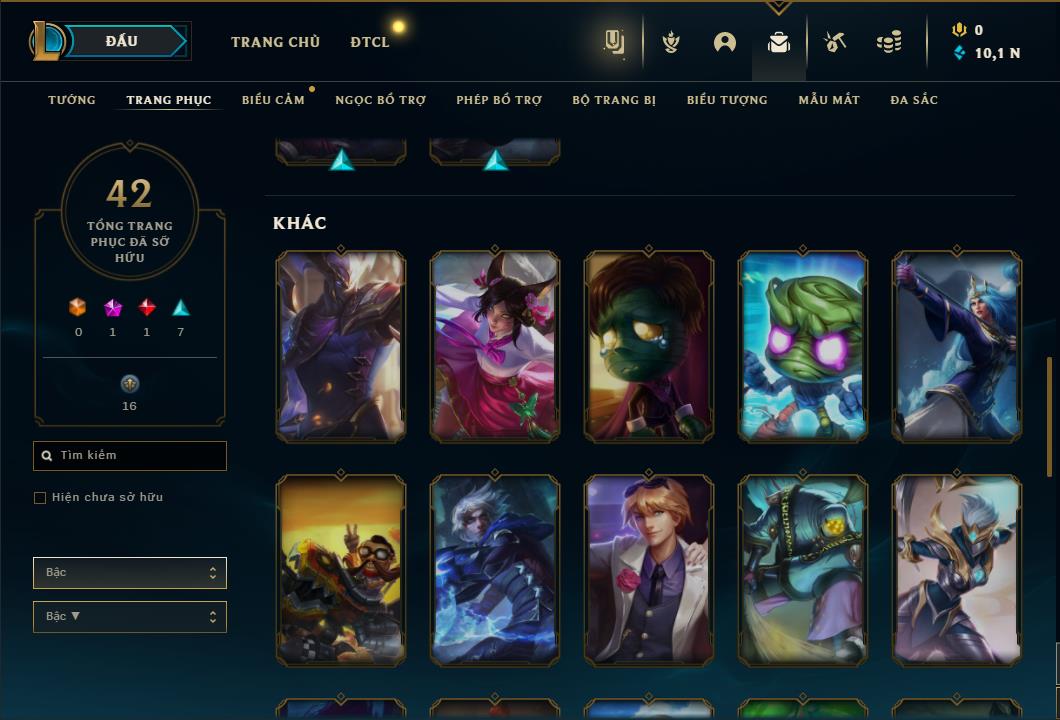Show the PHÉP BỔ TRỢ tab
This screenshot has width=1060, height=720.
(499, 100)
